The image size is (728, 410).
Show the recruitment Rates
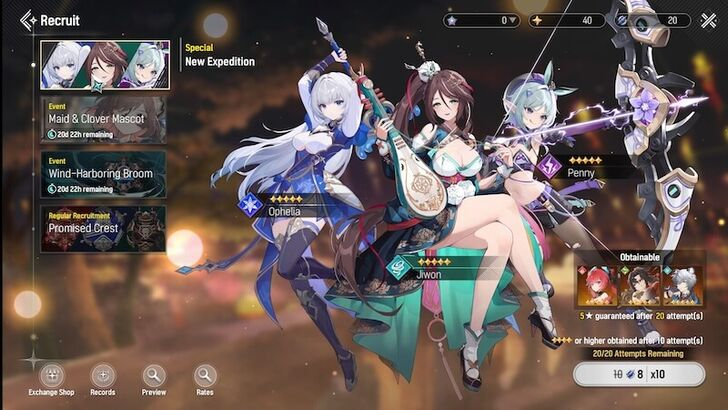tap(205, 377)
